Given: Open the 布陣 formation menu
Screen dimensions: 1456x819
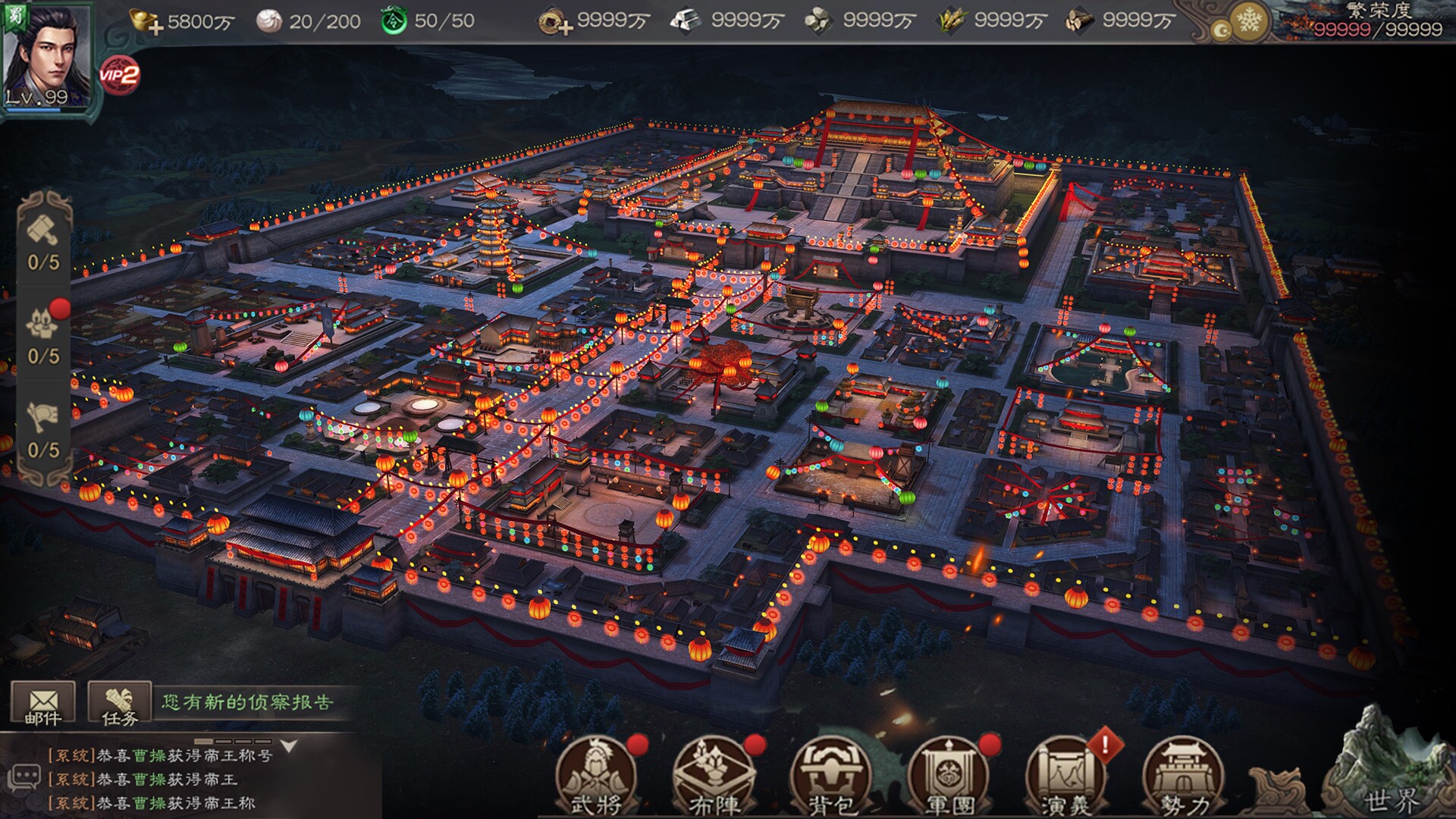Looking at the screenshot, I should pyautogui.click(x=713, y=776).
